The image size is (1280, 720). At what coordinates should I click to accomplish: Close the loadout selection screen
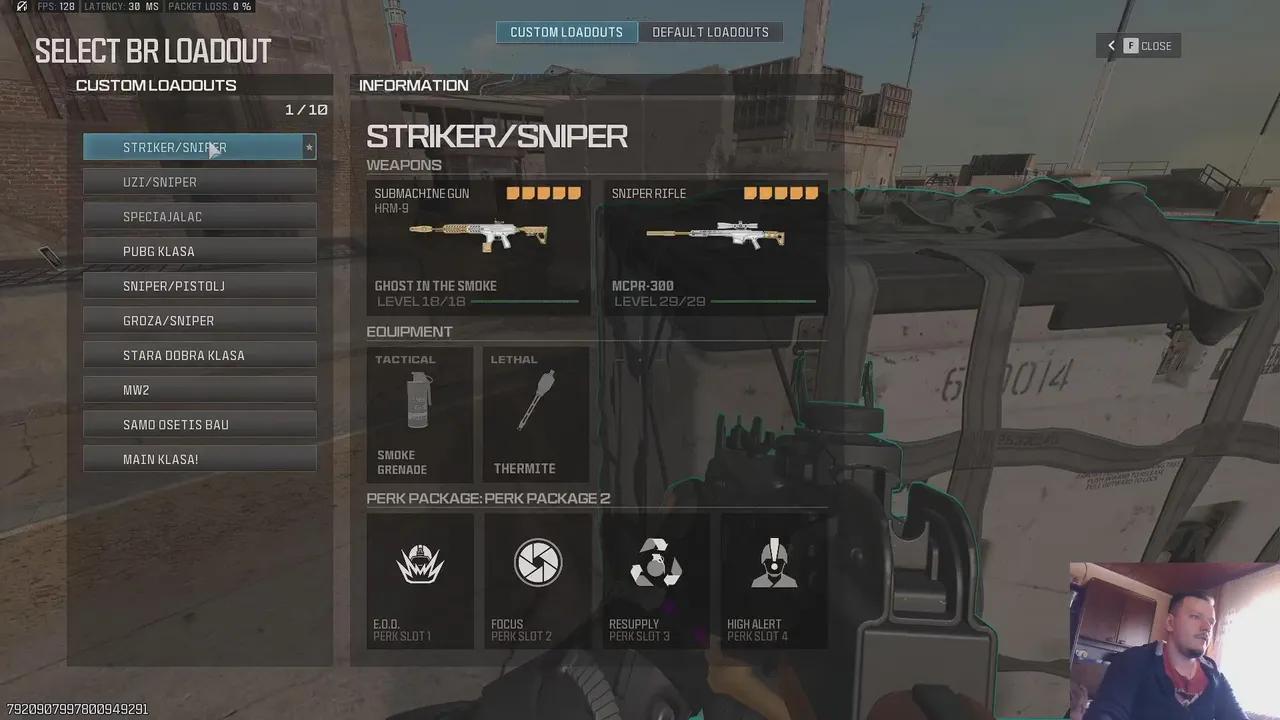point(1139,46)
